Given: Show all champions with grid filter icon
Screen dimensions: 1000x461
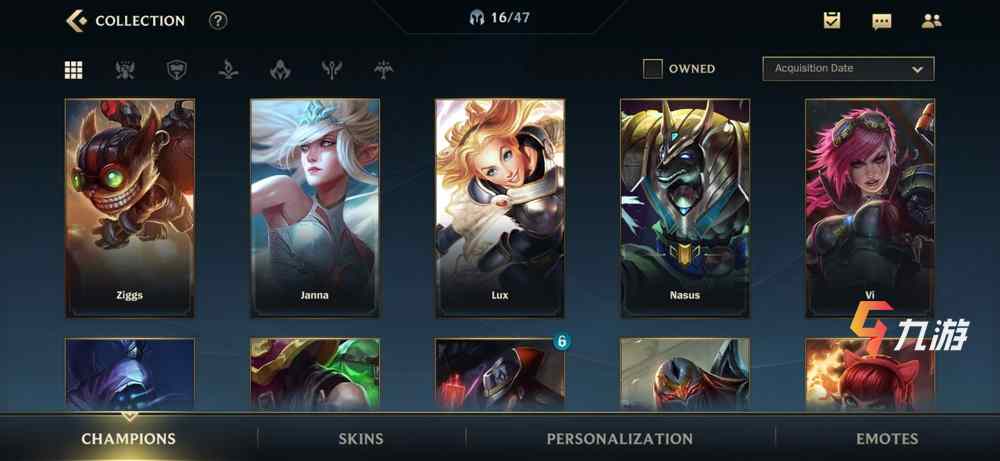Looking at the screenshot, I should 74,70.
